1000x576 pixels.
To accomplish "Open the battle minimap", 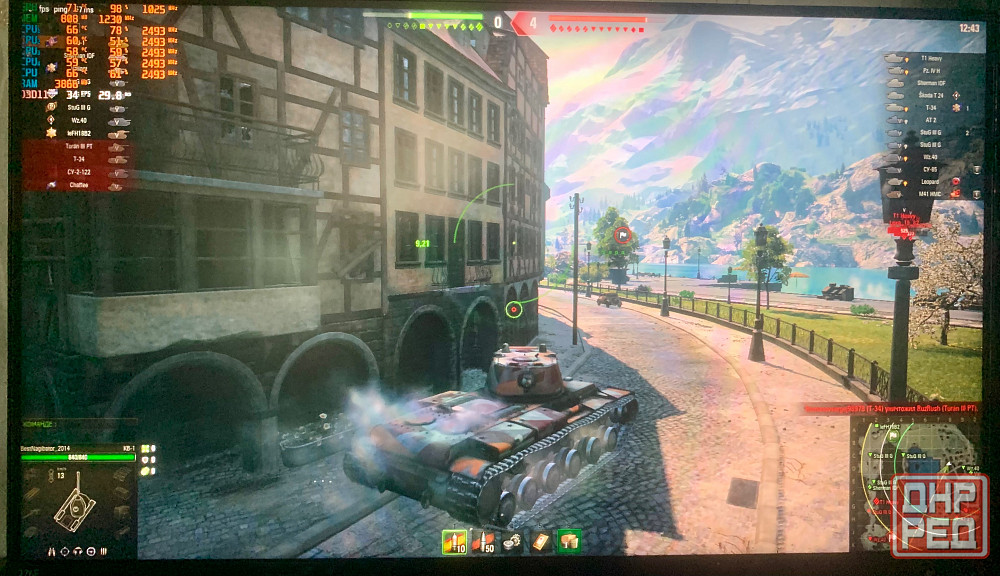I will click(x=920, y=482).
